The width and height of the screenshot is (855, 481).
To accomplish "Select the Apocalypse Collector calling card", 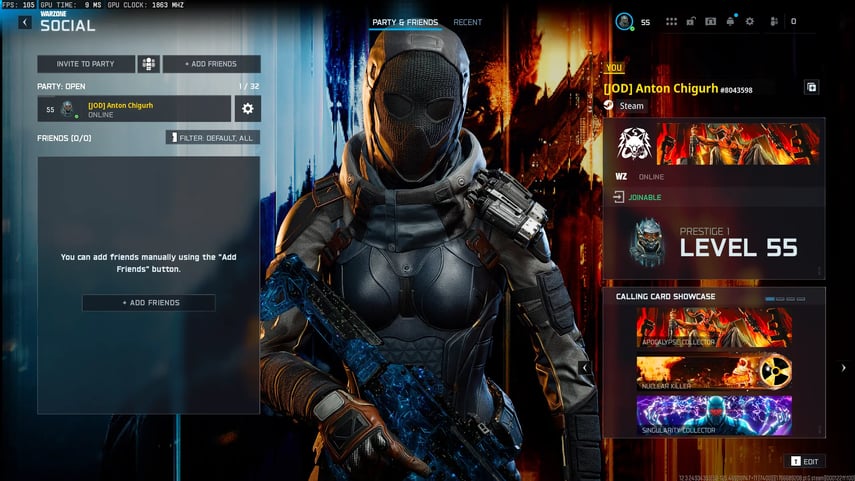I will coord(714,328).
